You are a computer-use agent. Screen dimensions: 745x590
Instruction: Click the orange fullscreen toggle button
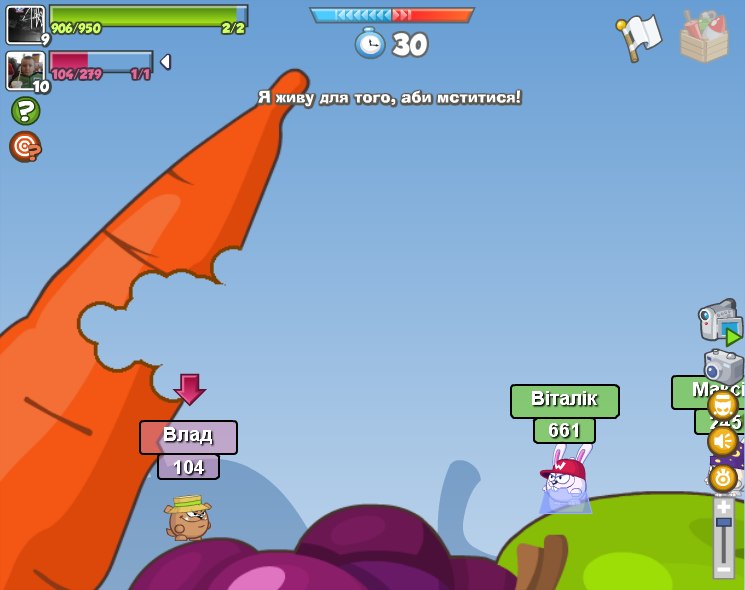[x=722, y=405]
